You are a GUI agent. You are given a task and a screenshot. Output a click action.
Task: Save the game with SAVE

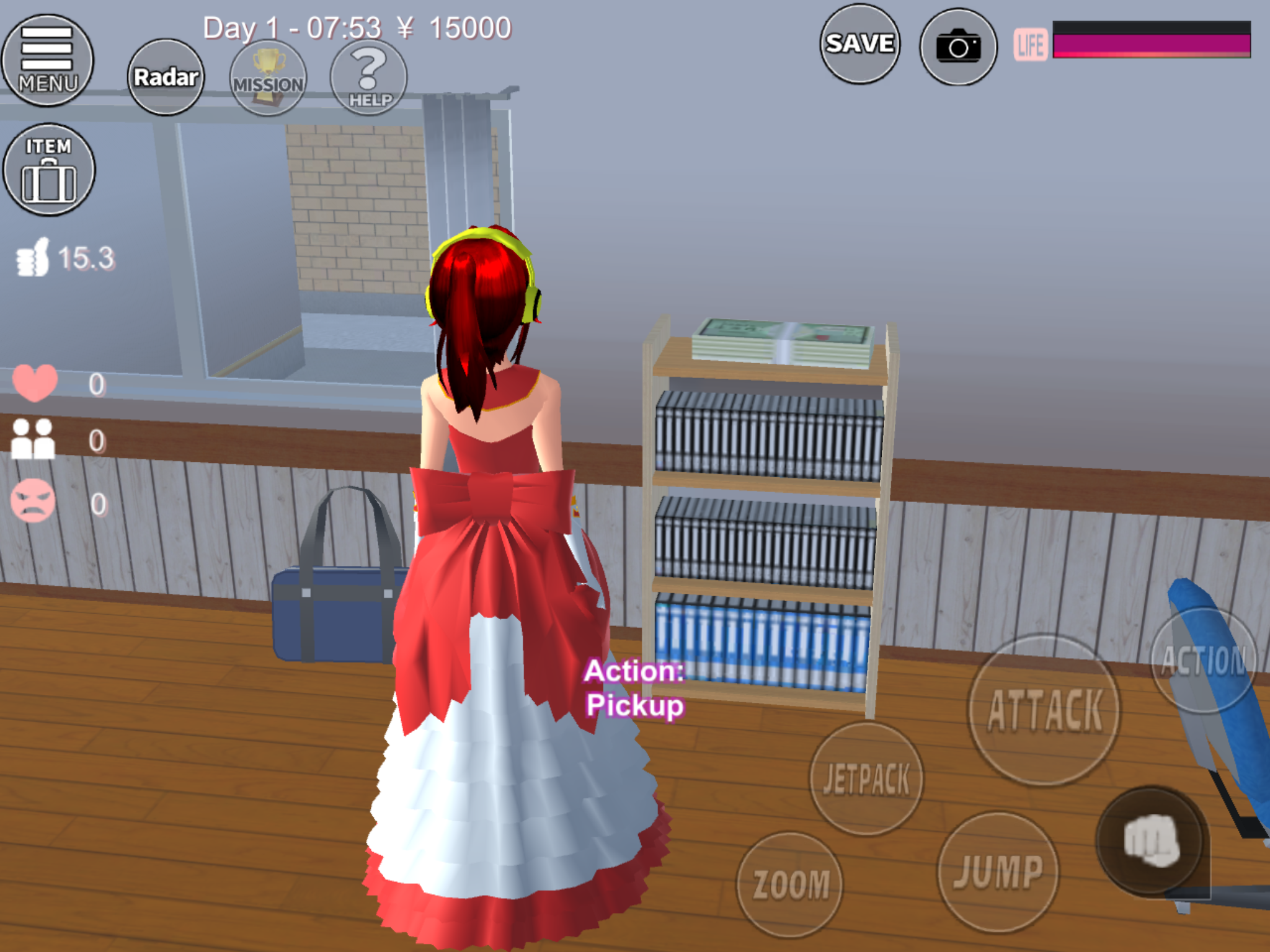859,44
